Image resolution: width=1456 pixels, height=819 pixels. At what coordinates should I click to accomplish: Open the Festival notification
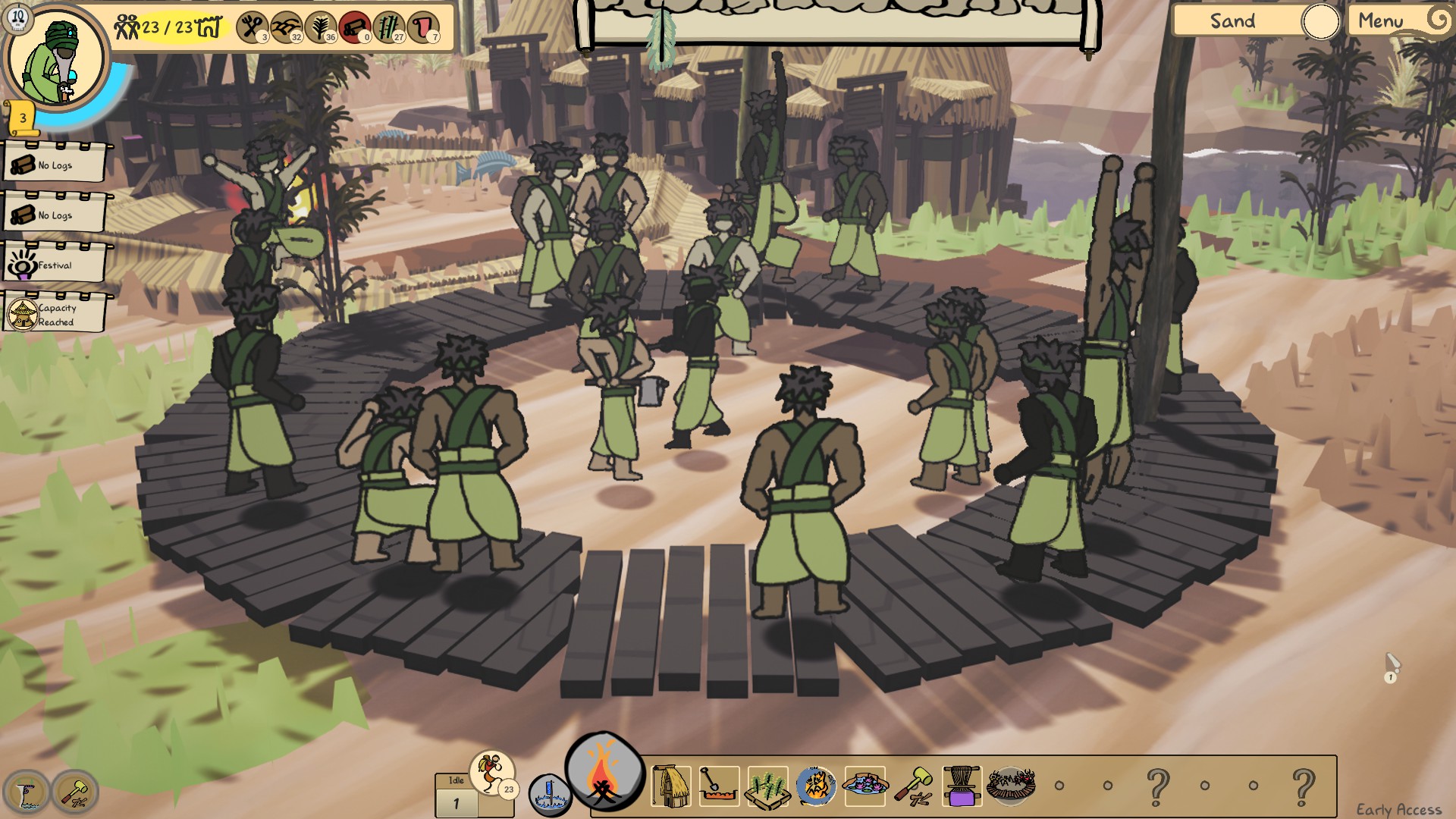pos(55,264)
